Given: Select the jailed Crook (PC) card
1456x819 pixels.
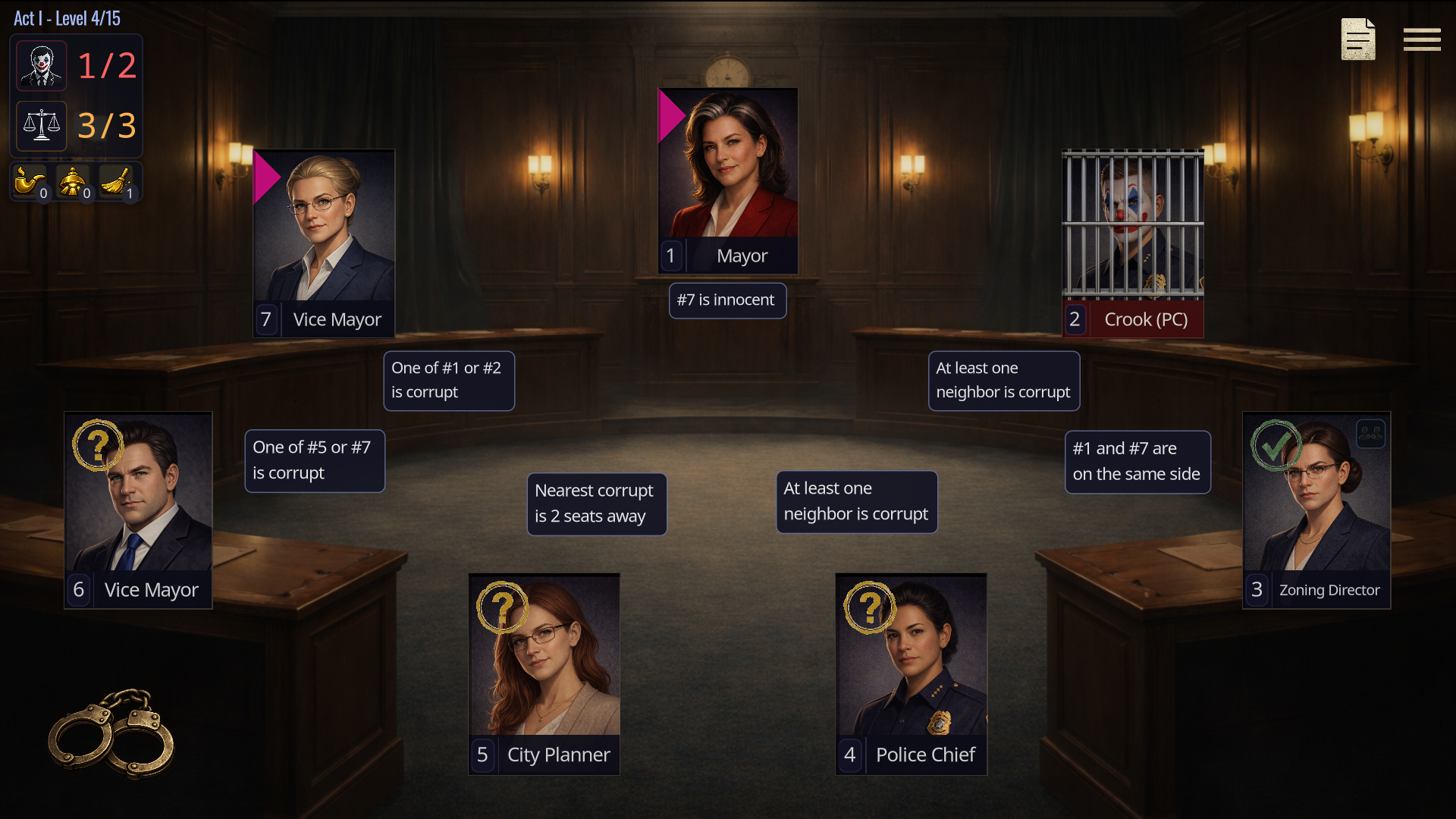Looking at the screenshot, I should pos(1132,243).
